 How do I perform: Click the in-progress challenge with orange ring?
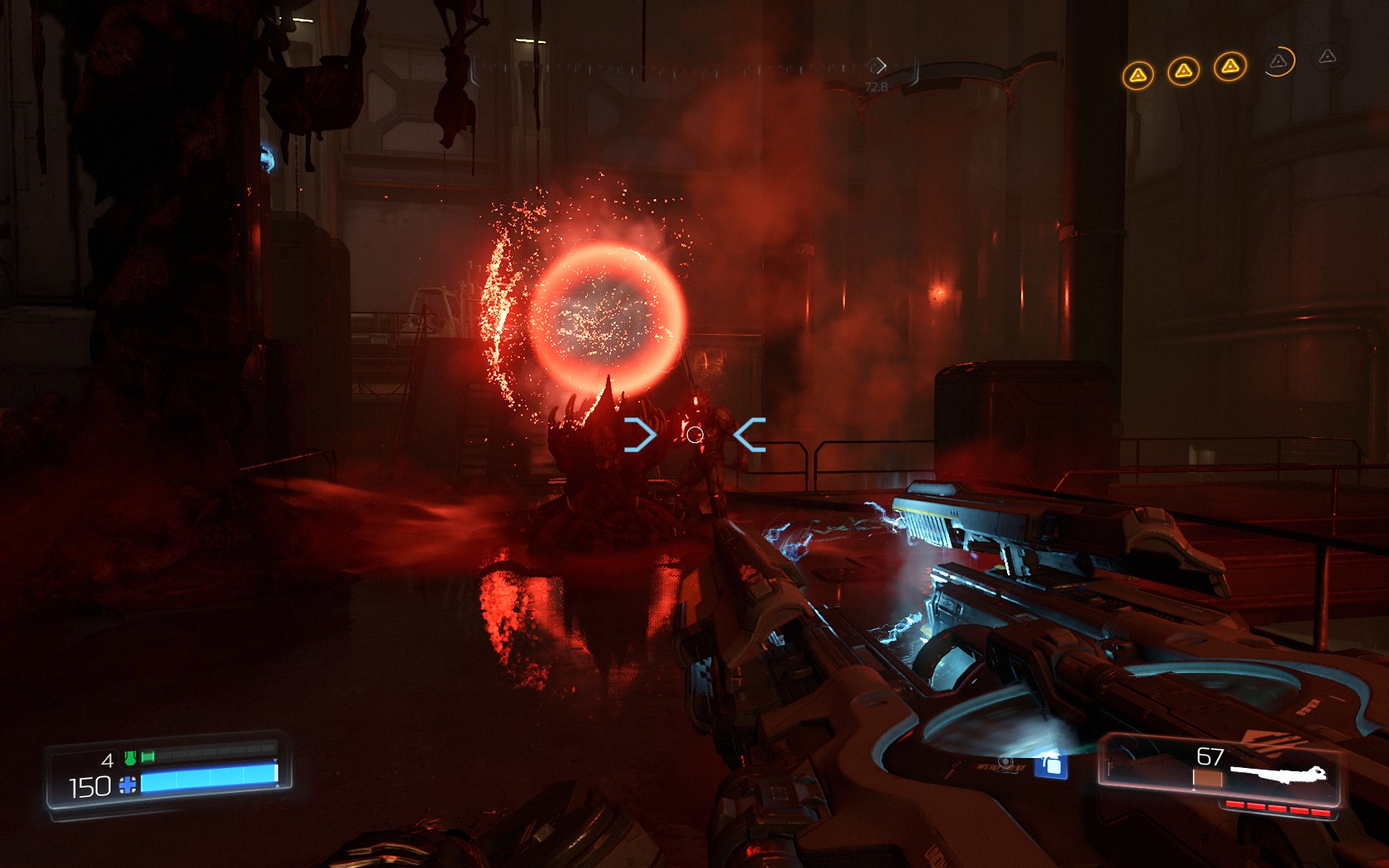click(x=1278, y=63)
